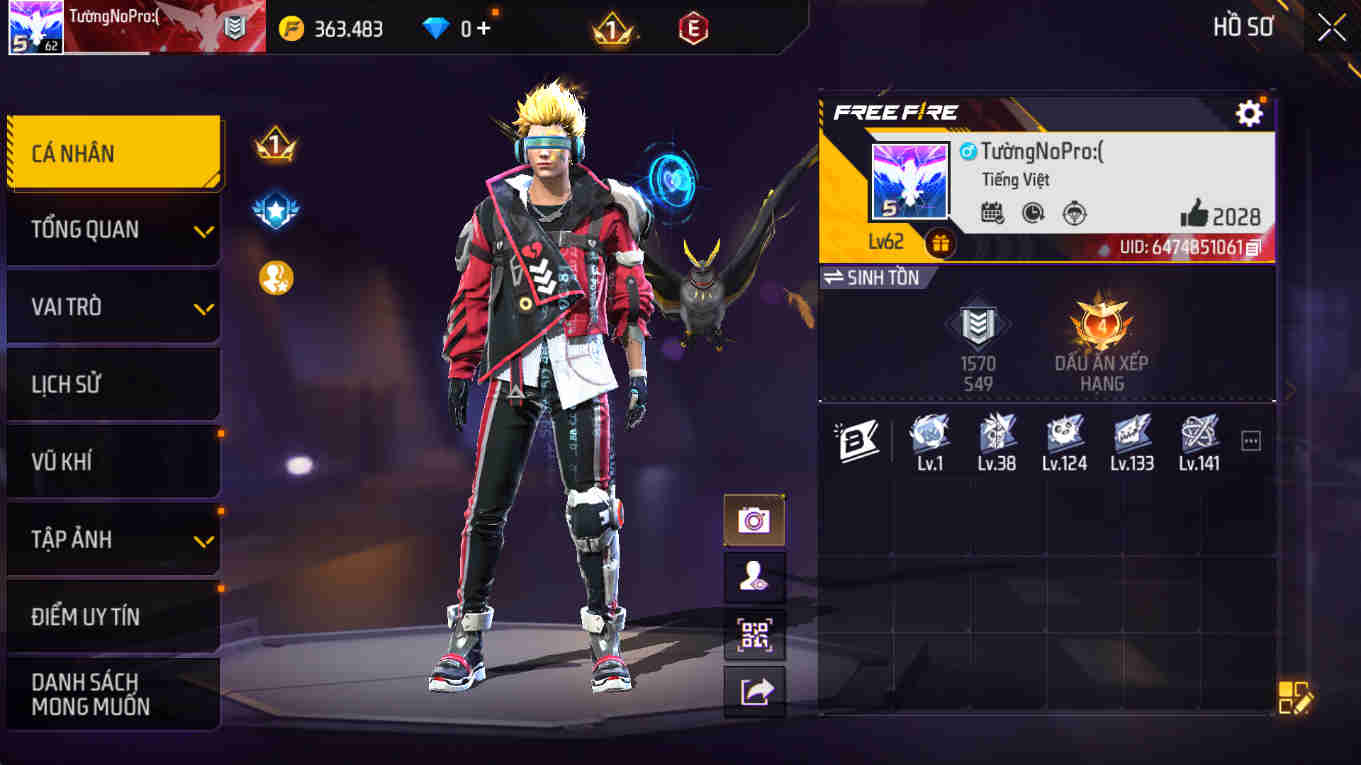This screenshot has height=765, width=1361.
Task: Open the settings gear on the Free Fire card
Action: click(1249, 113)
